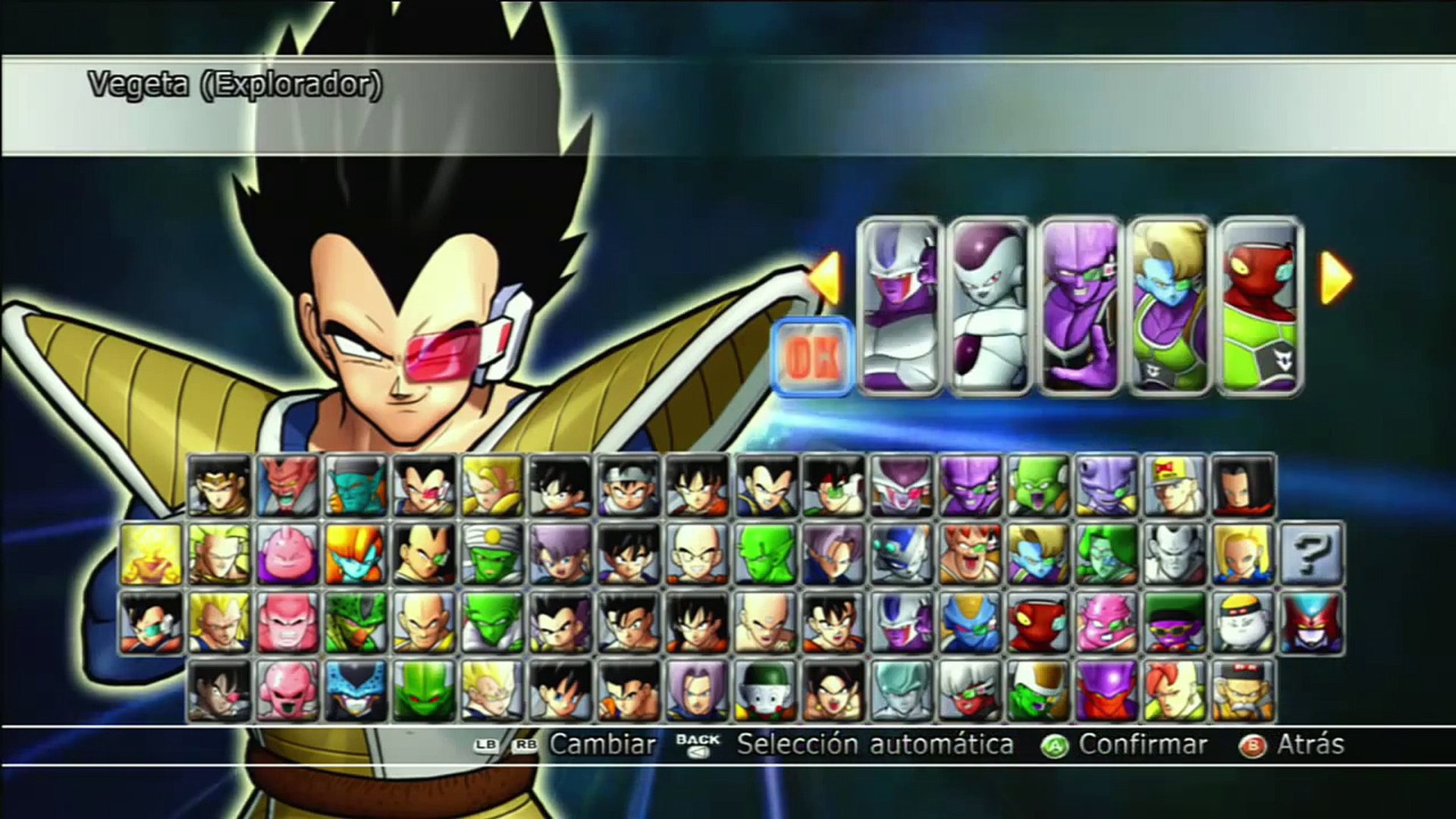Select Dr. Gero's portrait
This screenshot has height=819, width=1456.
point(1243,691)
